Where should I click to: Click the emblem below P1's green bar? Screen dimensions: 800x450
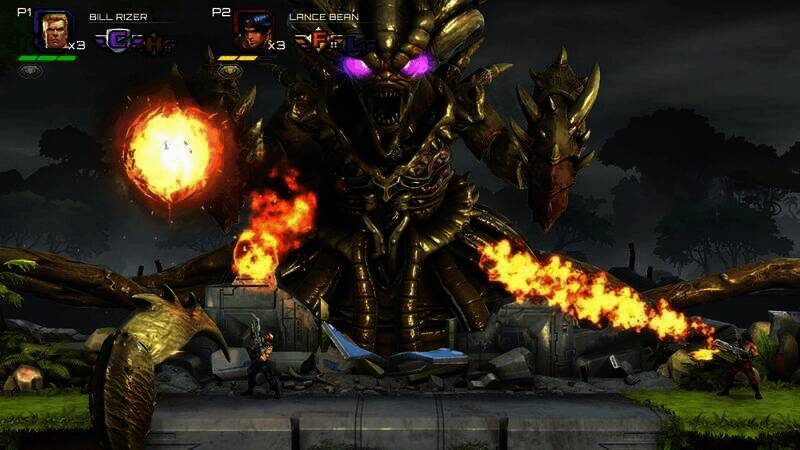[x=31, y=71]
